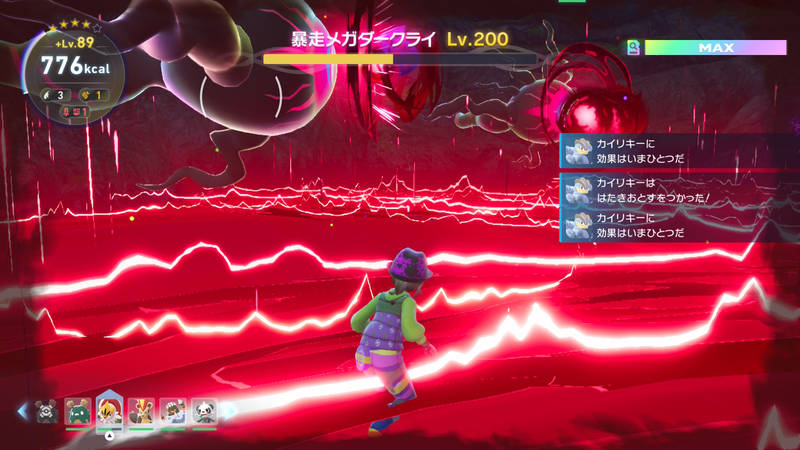This screenshot has width=800, height=450.
Task: Click the left arrow beside the party bar
Action: click(22, 410)
